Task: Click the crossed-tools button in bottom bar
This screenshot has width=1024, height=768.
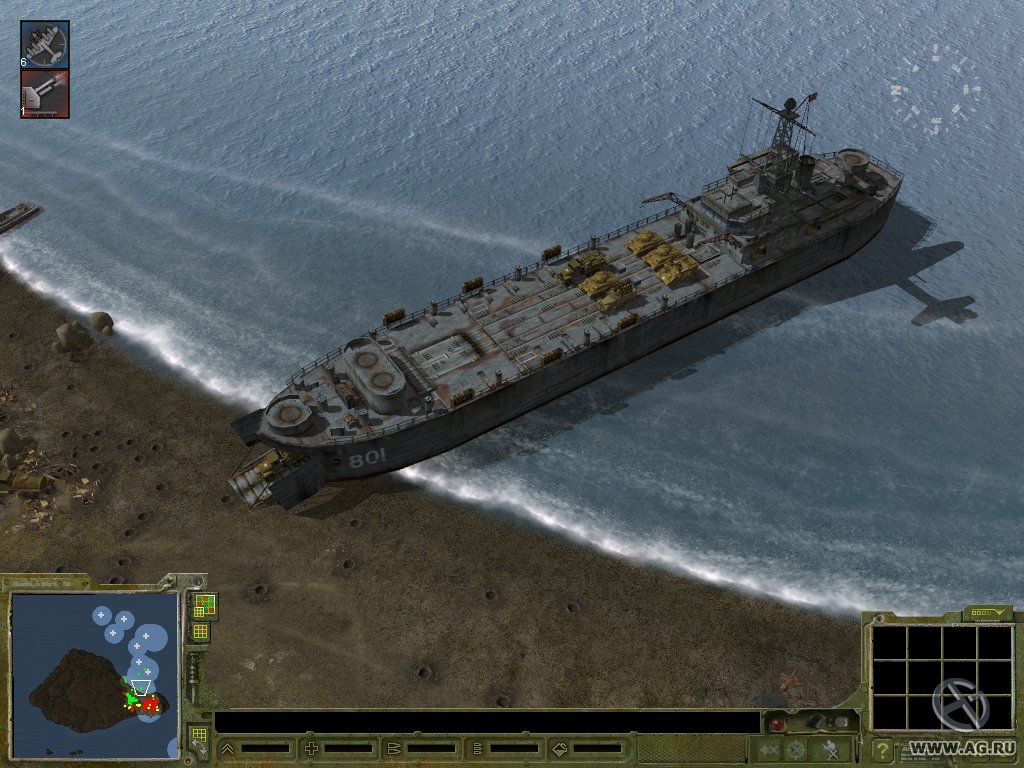Action: (831, 748)
